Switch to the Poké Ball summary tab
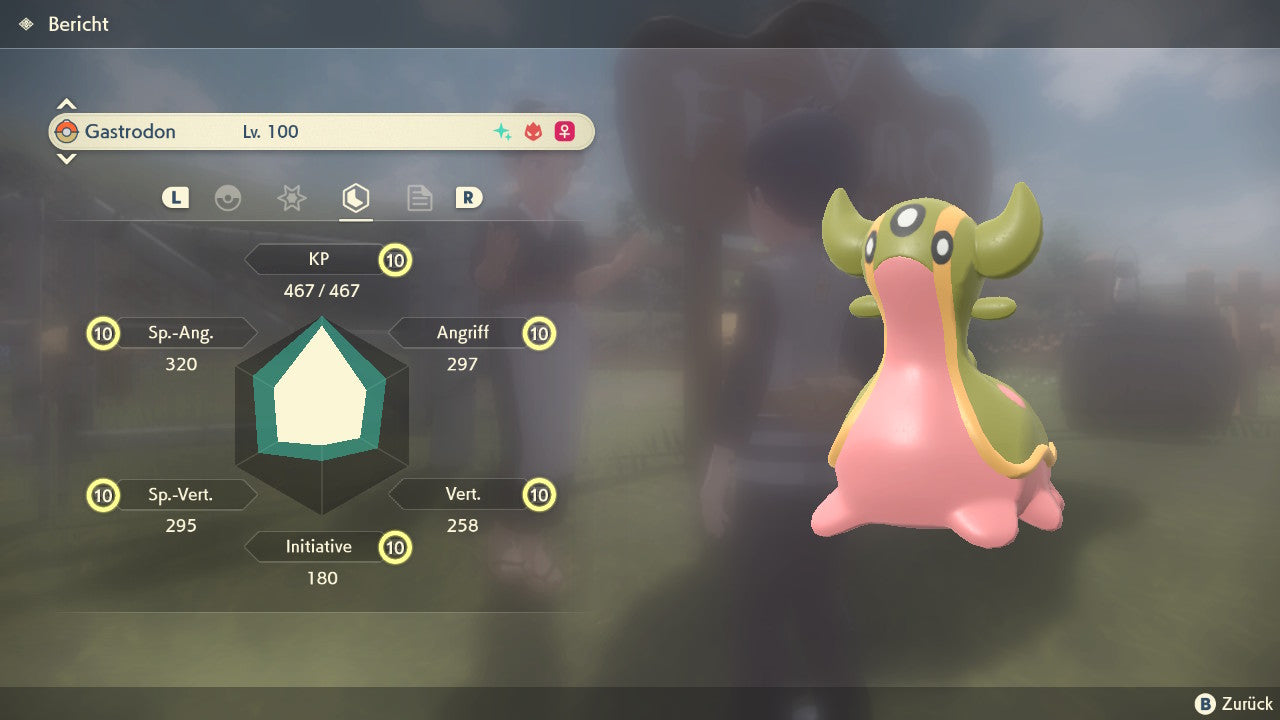This screenshot has height=720, width=1280. coord(228,198)
